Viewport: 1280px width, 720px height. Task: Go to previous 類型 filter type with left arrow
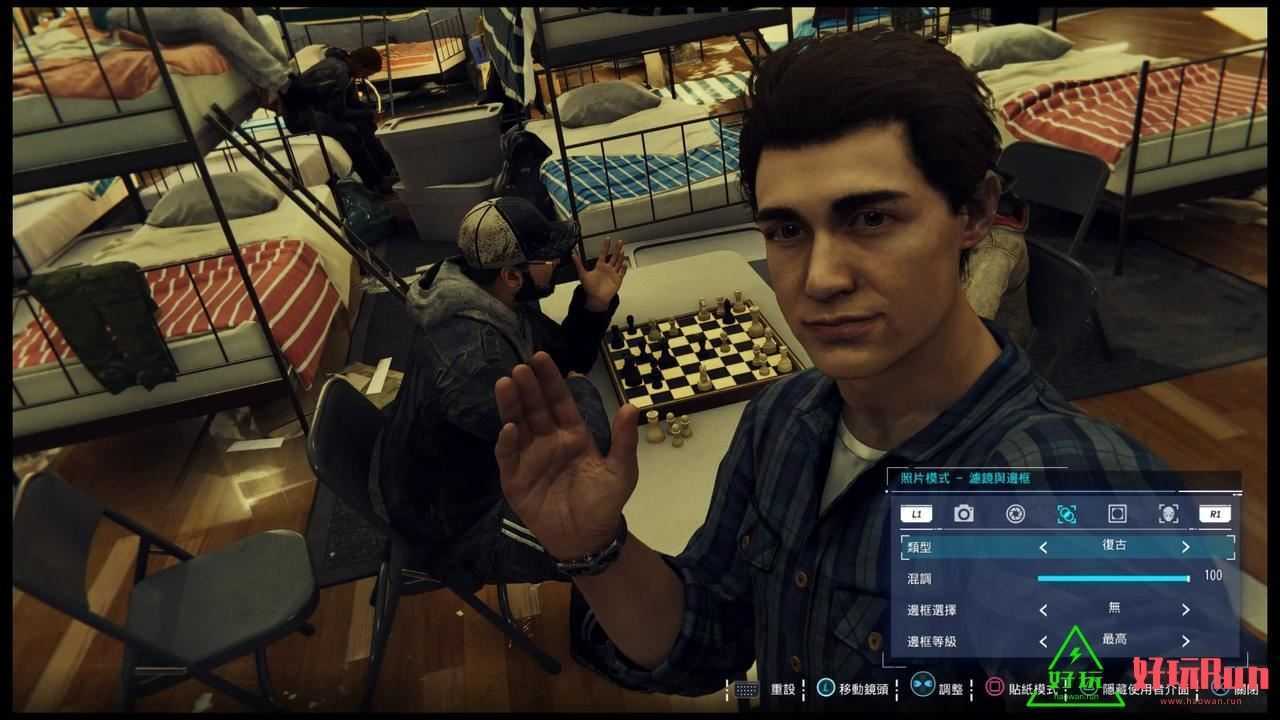pyautogui.click(x=1043, y=547)
